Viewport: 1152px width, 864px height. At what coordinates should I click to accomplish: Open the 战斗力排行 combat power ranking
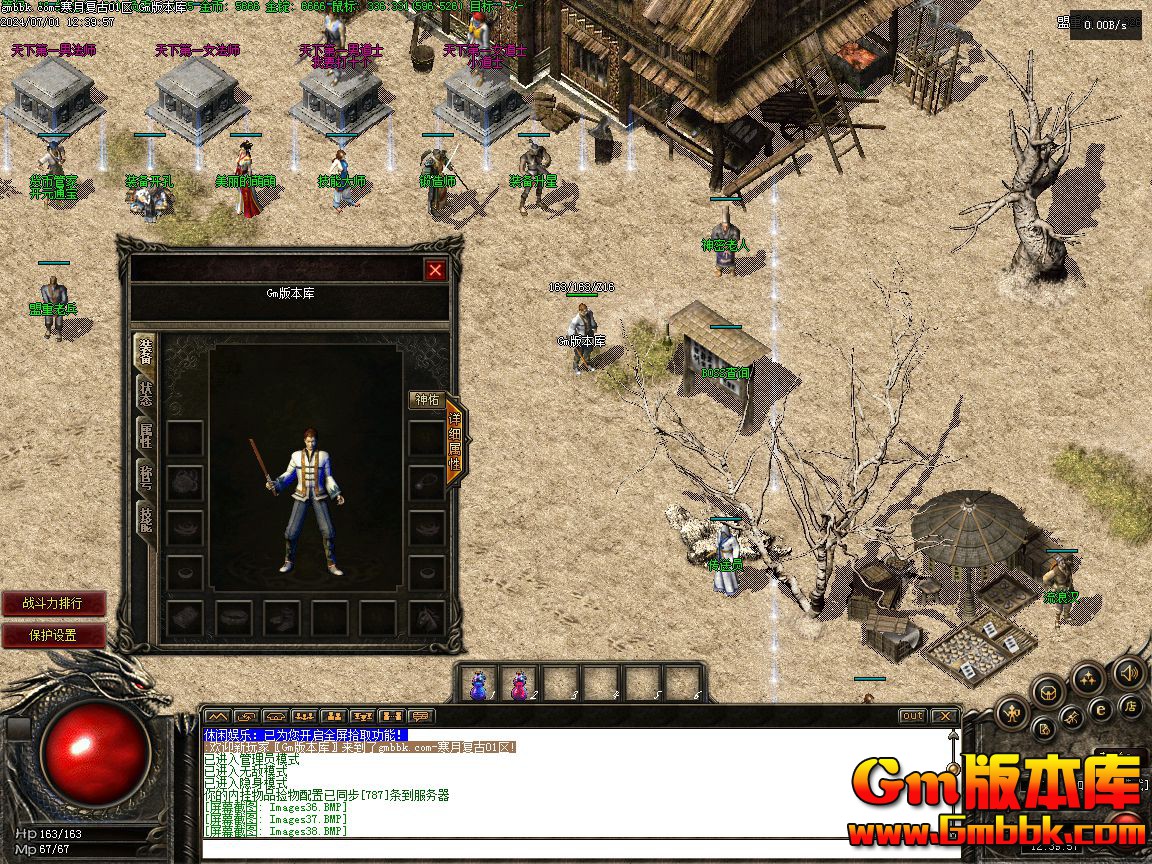tap(54, 604)
